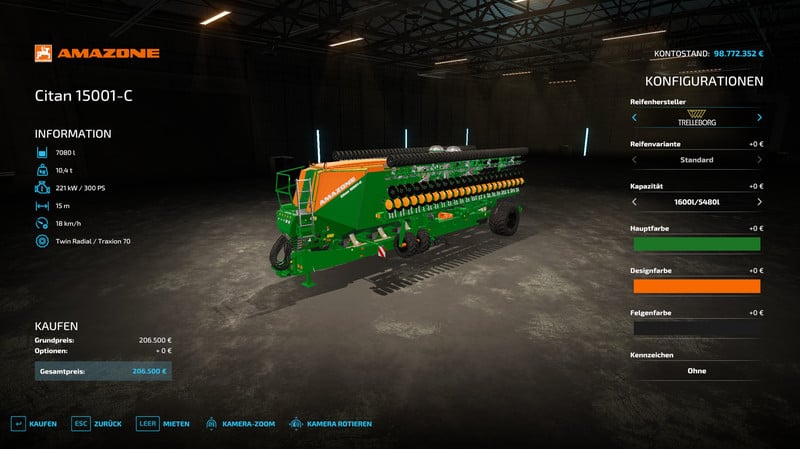Image resolution: width=800 pixels, height=449 pixels.
Task: Open the dark Felgenfarbe color swatch
Action: (x=696, y=328)
